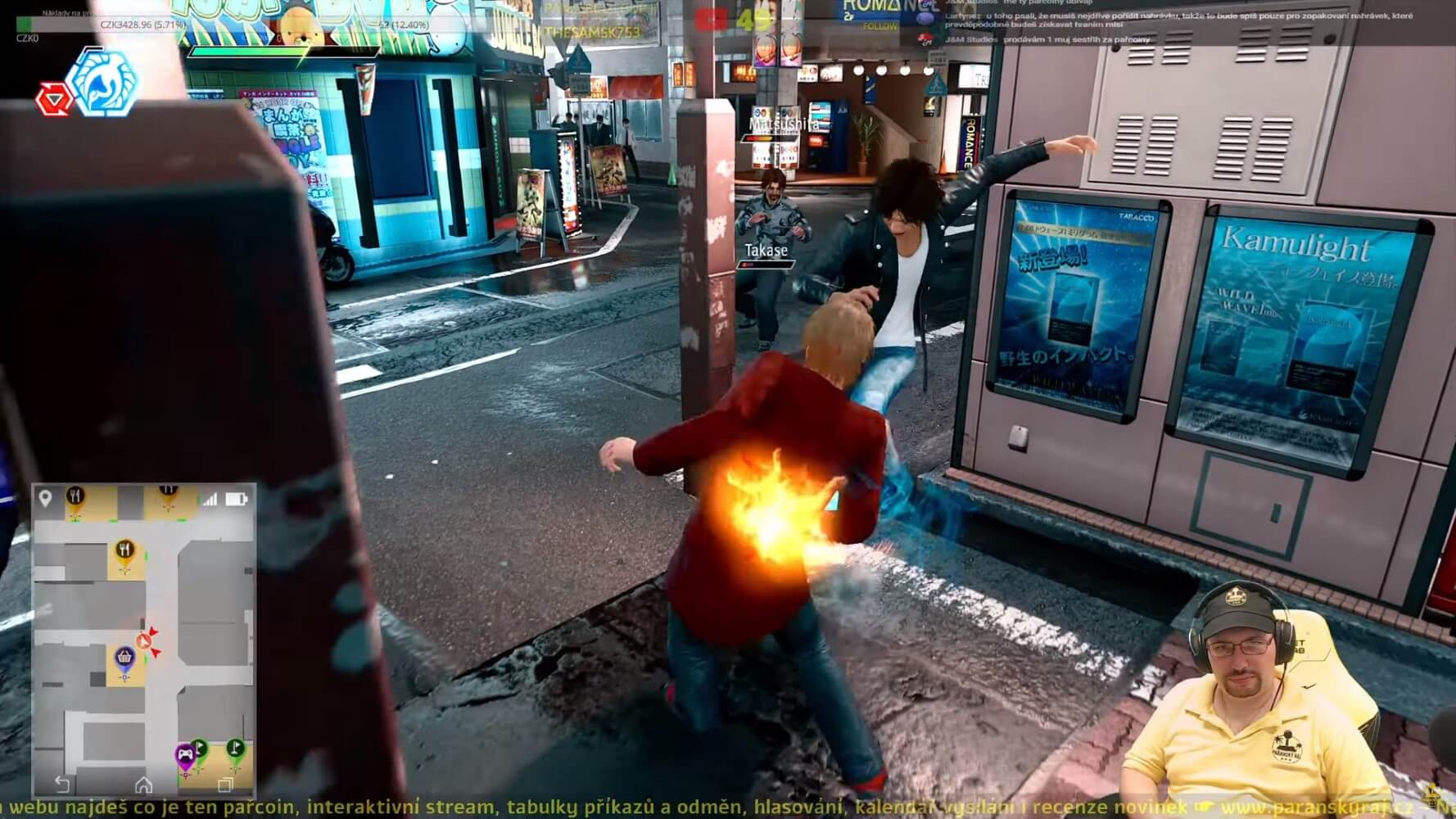Tap the minimap's home button
Screen dimensions: 1456x819
(x=143, y=785)
